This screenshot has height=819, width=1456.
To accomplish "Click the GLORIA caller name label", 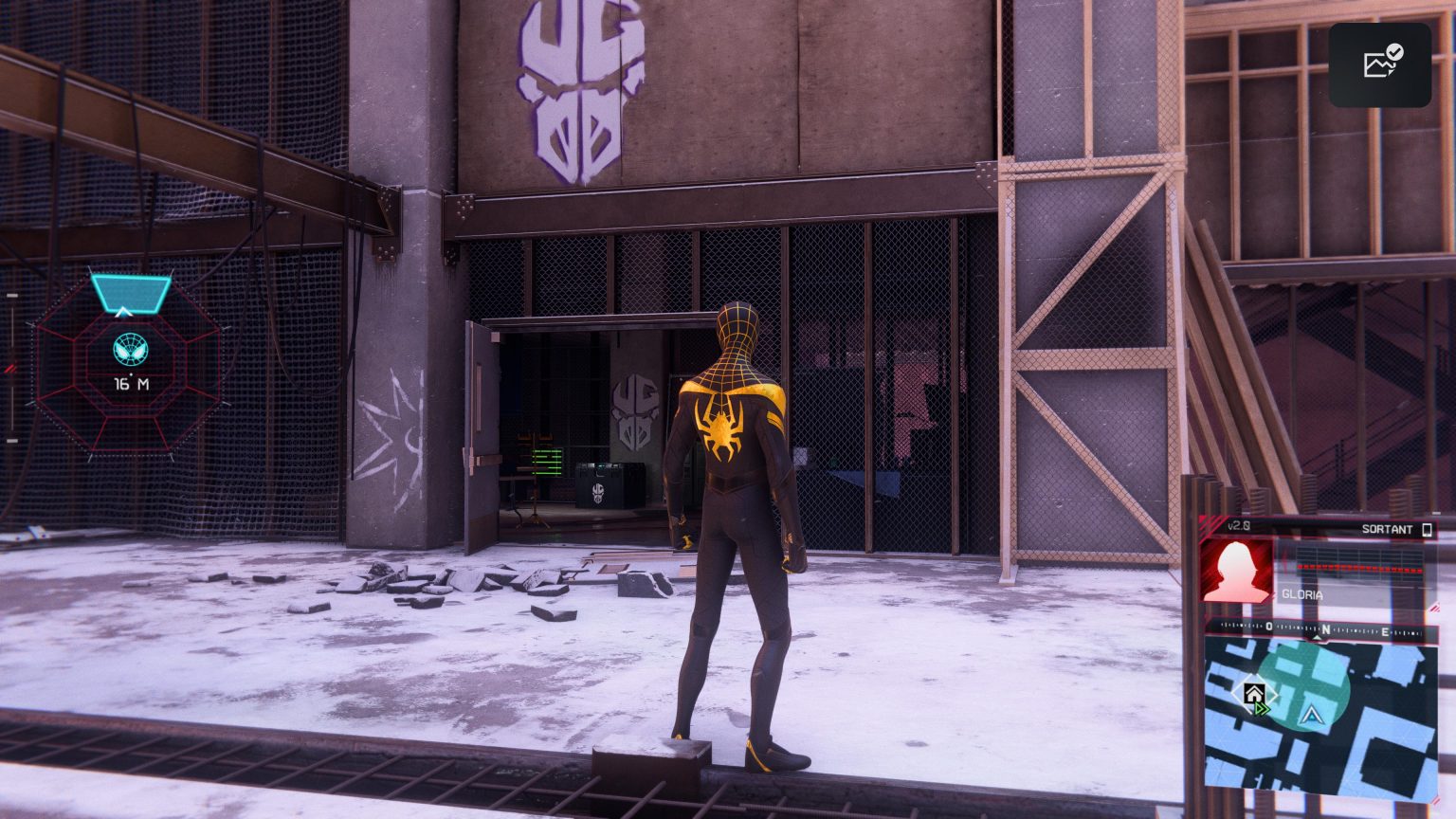I will (1302, 593).
